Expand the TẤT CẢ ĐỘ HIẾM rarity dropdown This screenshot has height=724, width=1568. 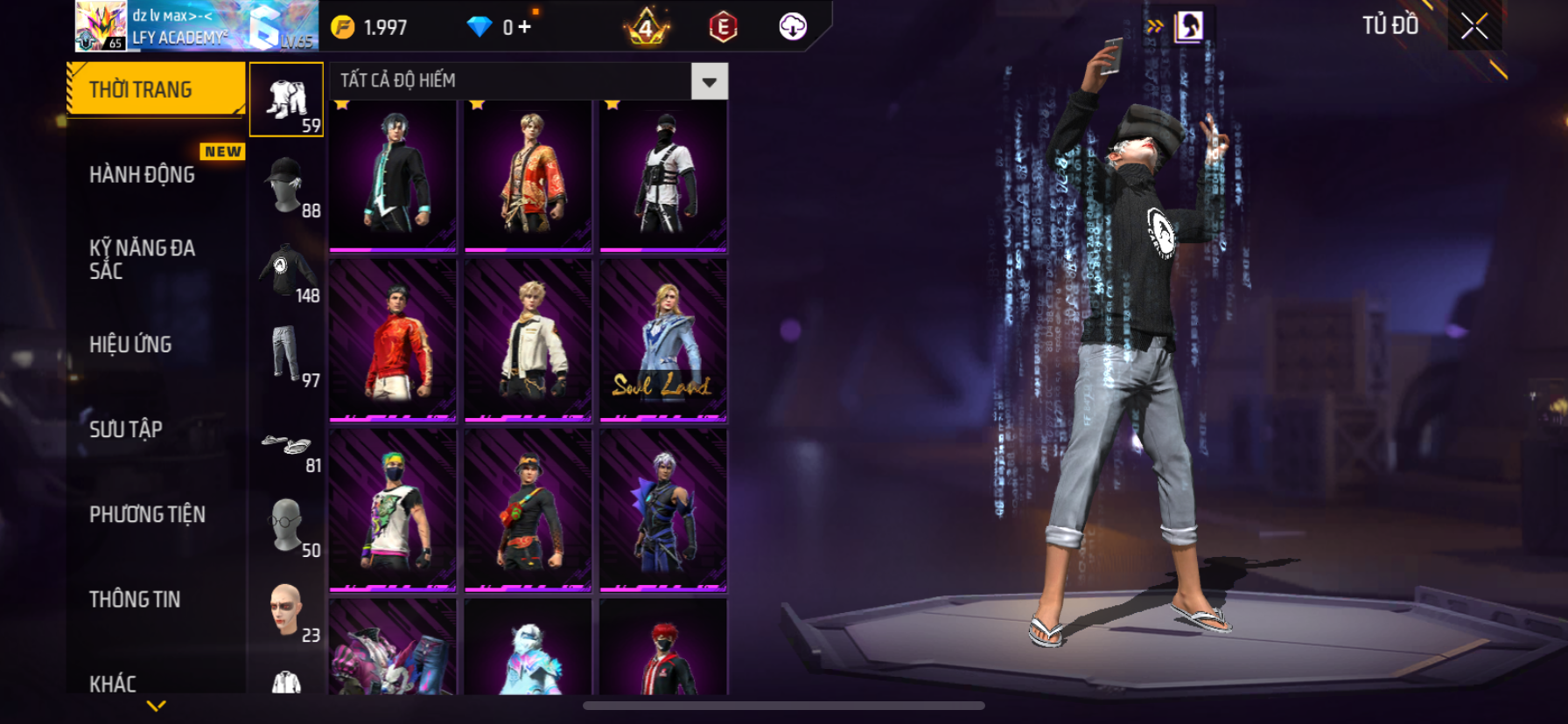709,81
